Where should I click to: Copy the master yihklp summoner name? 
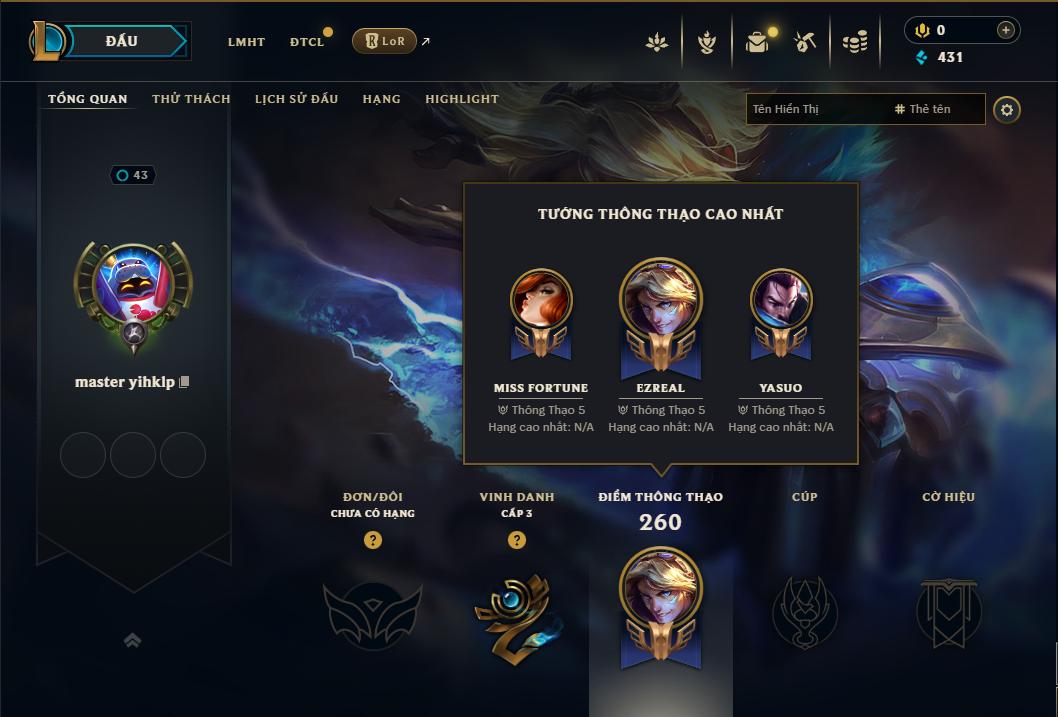pos(184,383)
